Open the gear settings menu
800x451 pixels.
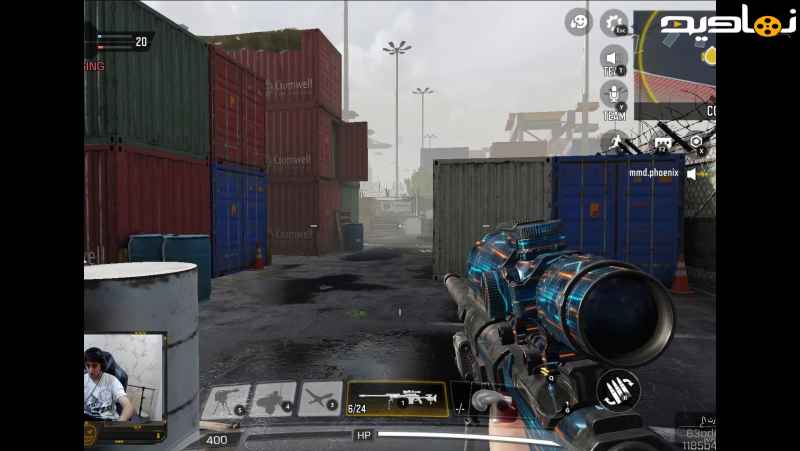(x=614, y=22)
